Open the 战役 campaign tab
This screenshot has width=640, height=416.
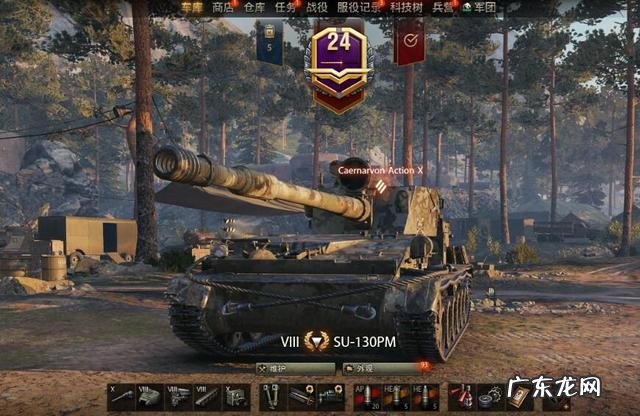point(316,7)
